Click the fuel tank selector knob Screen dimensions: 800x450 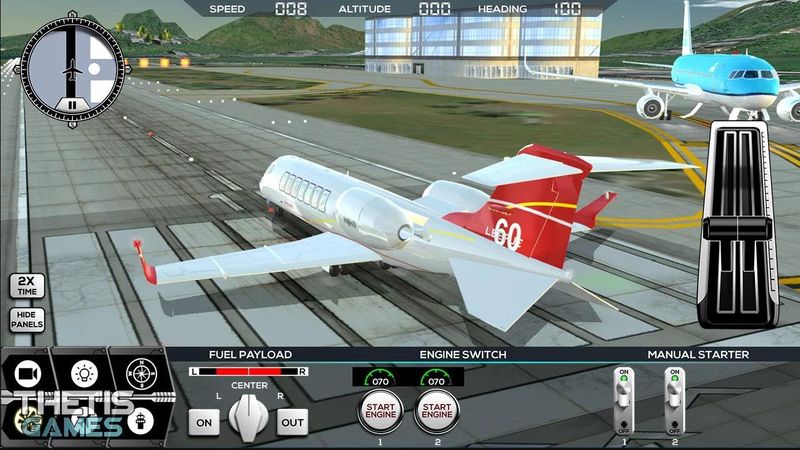pyautogui.click(x=247, y=415)
